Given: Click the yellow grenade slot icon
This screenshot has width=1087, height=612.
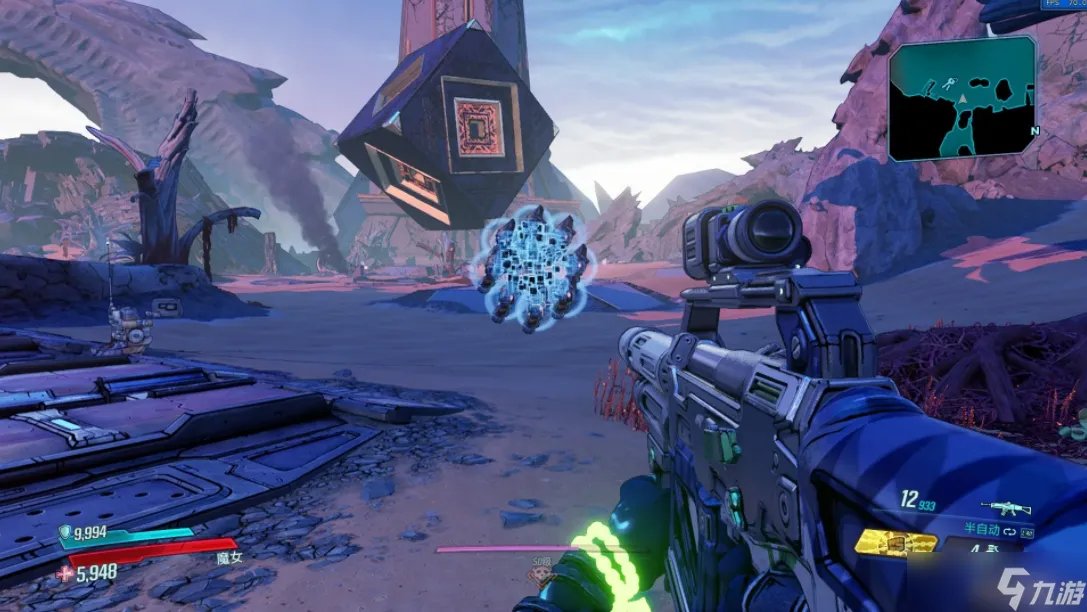Looking at the screenshot, I should pyautogui.click(x=895, y=541).
